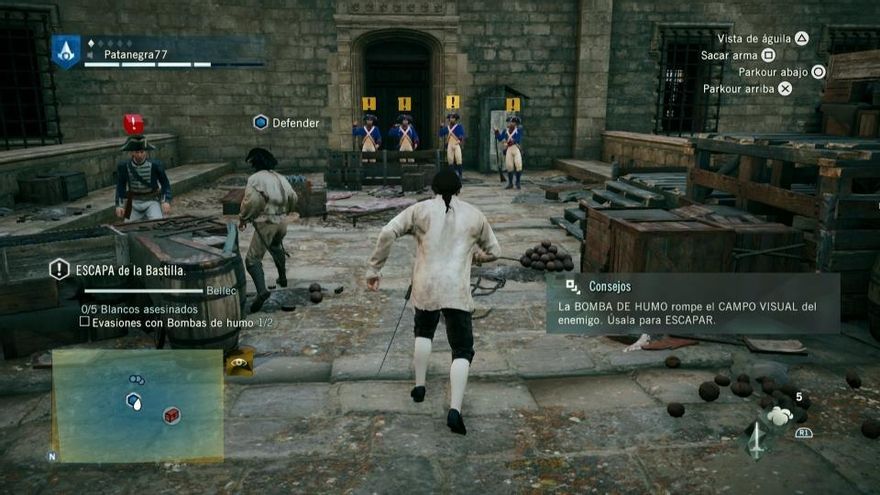Viewport: 880px width, 495px height.
Task: Select the Consejos tip panel
Action: coord(692,303)
